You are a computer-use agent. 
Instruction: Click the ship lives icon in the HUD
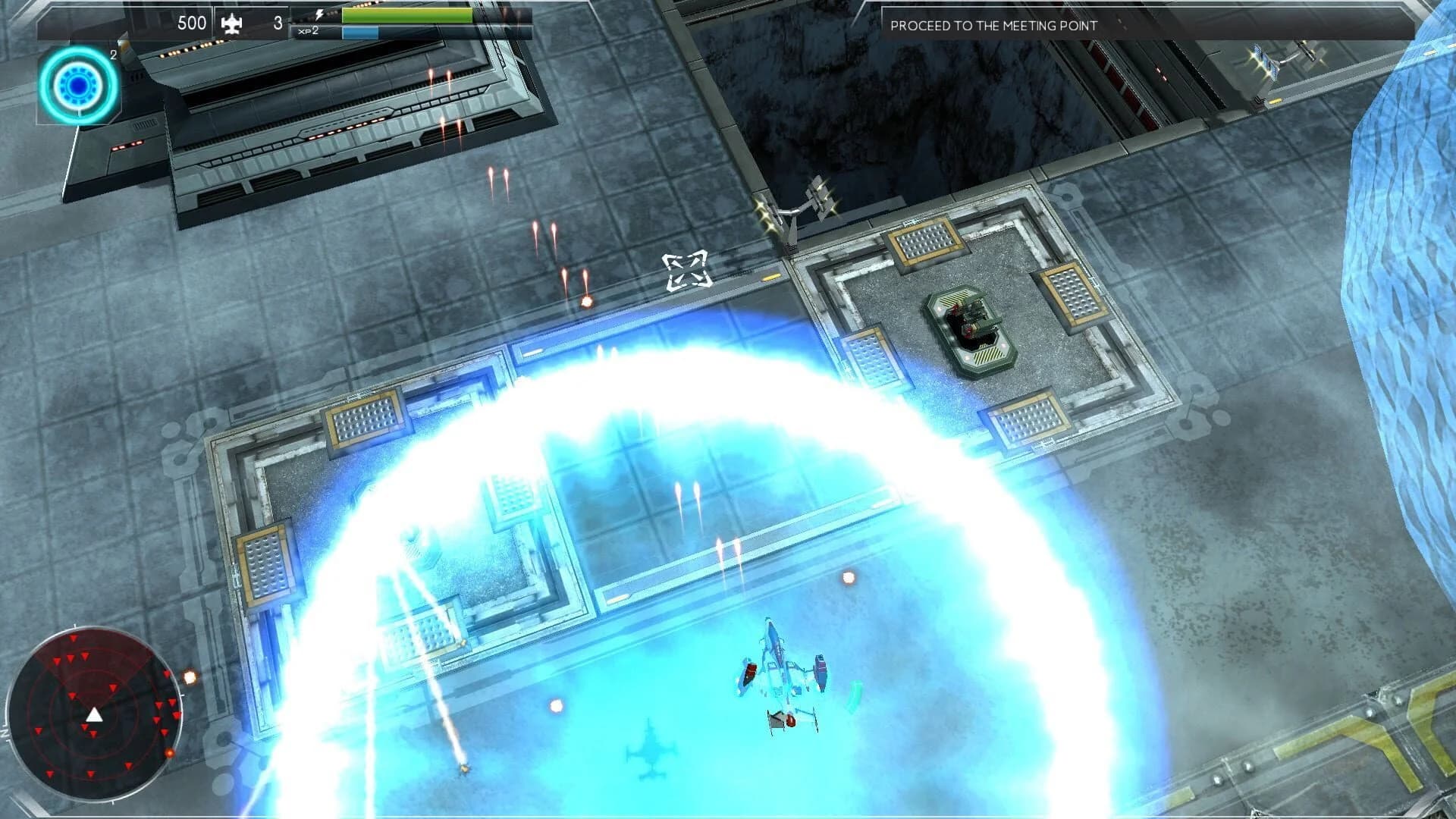click(x=233, y=24)
